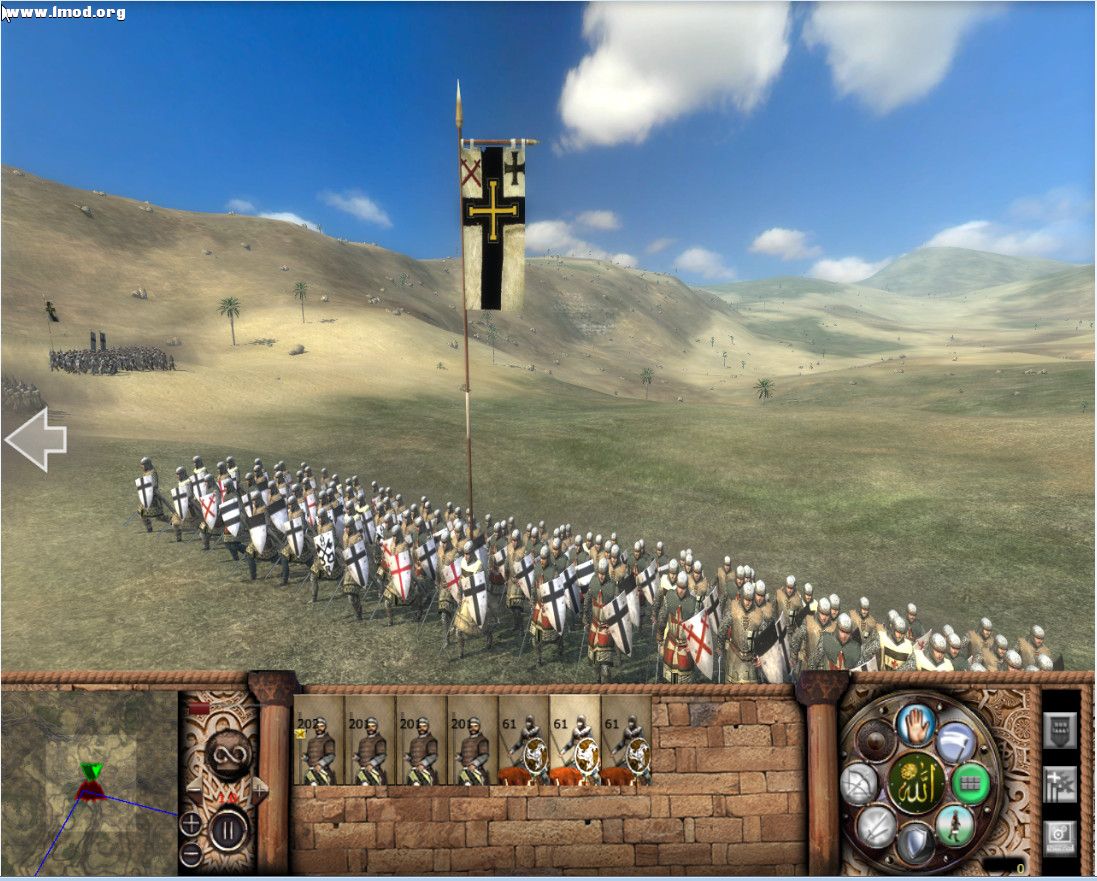Zoom out the minimap with minus button
This screenshot has height=881, width=1097.
190,855
